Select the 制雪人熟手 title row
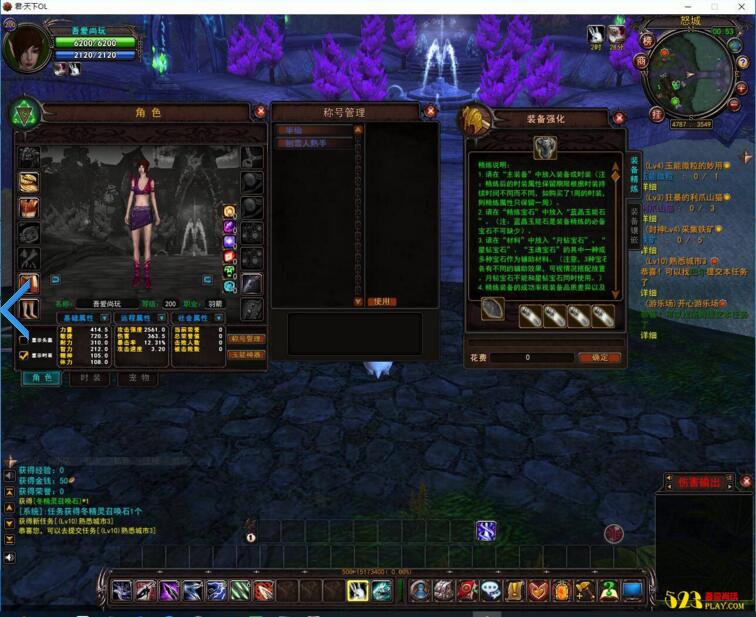756x617 pixels. coord(314,144)
